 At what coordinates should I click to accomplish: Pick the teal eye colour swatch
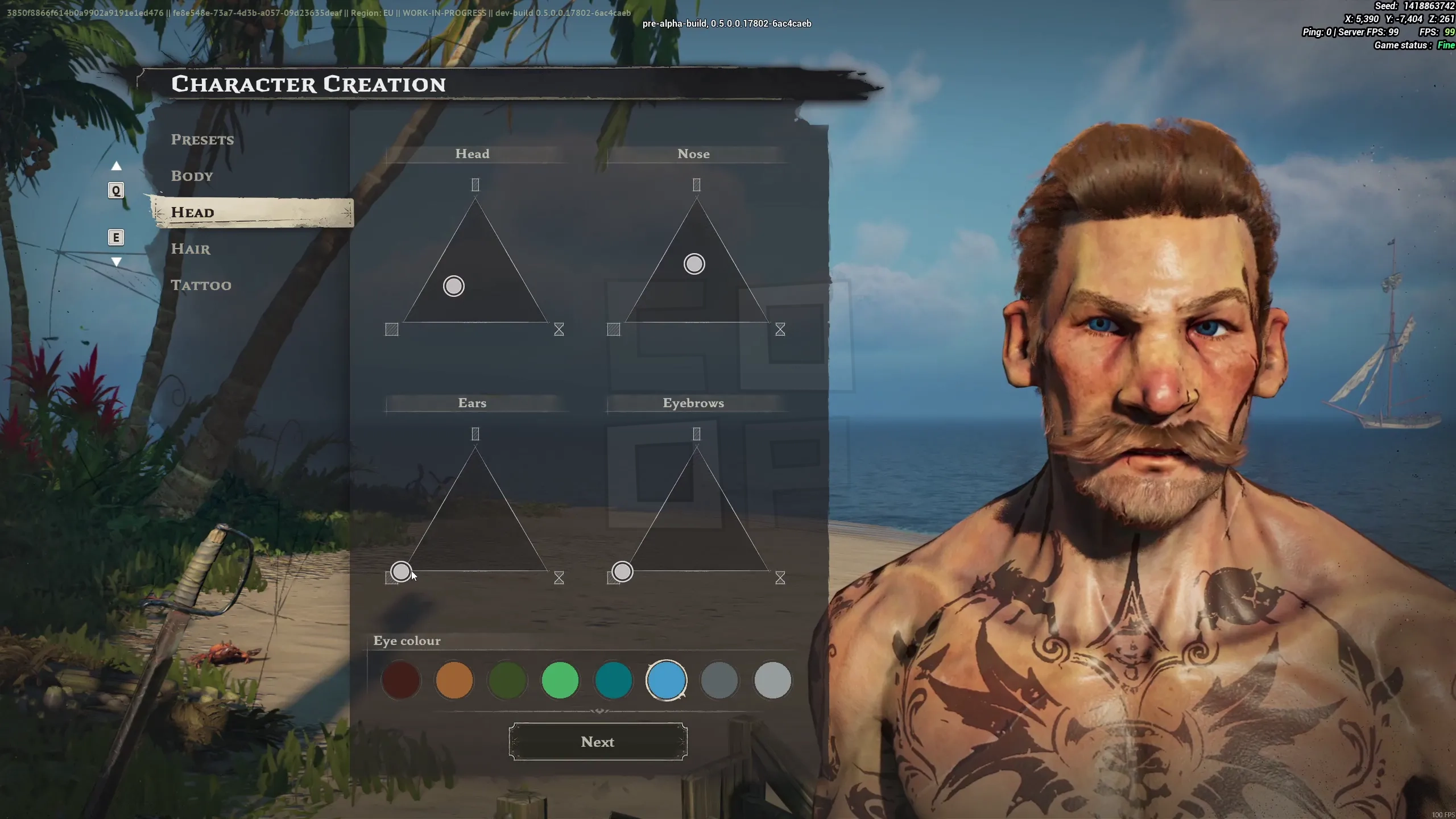[614, 680]
